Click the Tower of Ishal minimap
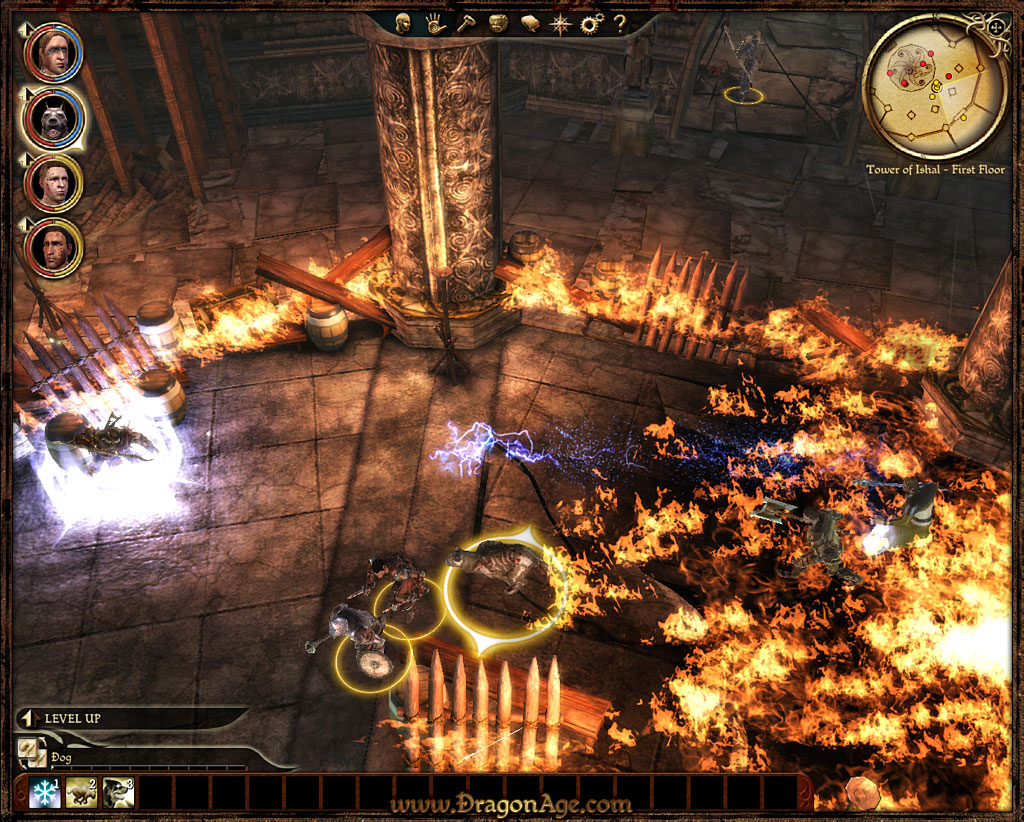Screen dimensions: 1024x822 pos(933,88)
